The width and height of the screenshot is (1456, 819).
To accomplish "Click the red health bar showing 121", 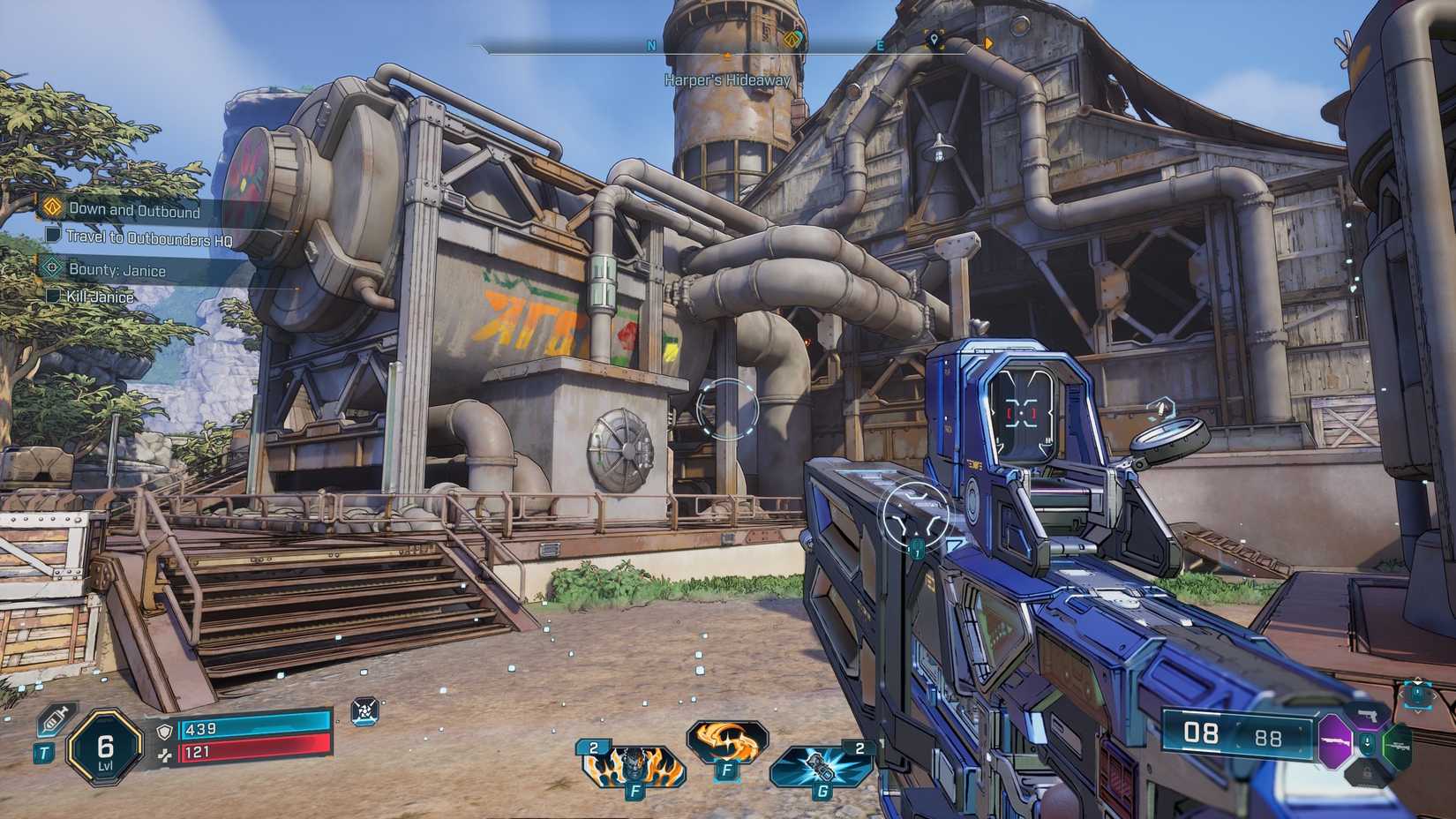I will [x=257, y=753].
